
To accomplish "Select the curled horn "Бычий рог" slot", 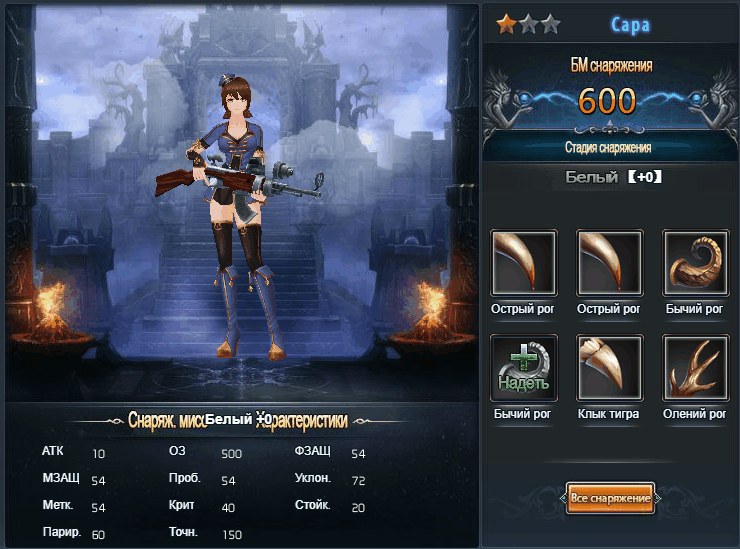I will click(x=696, y=263).
